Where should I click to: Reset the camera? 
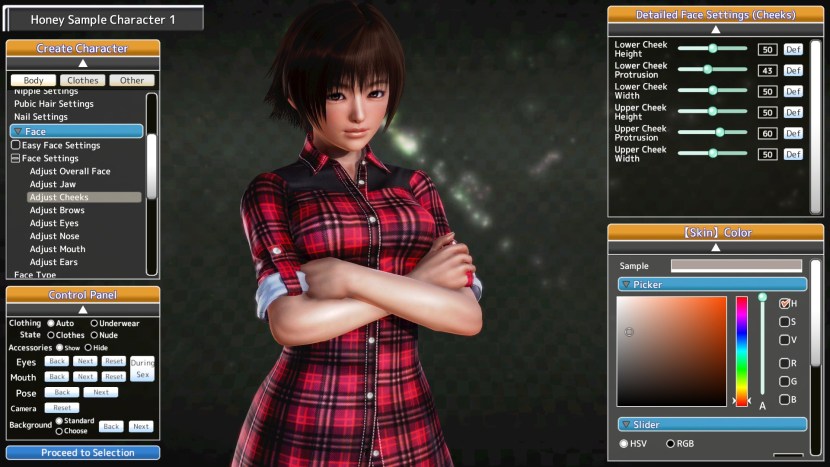pos(62,408)
